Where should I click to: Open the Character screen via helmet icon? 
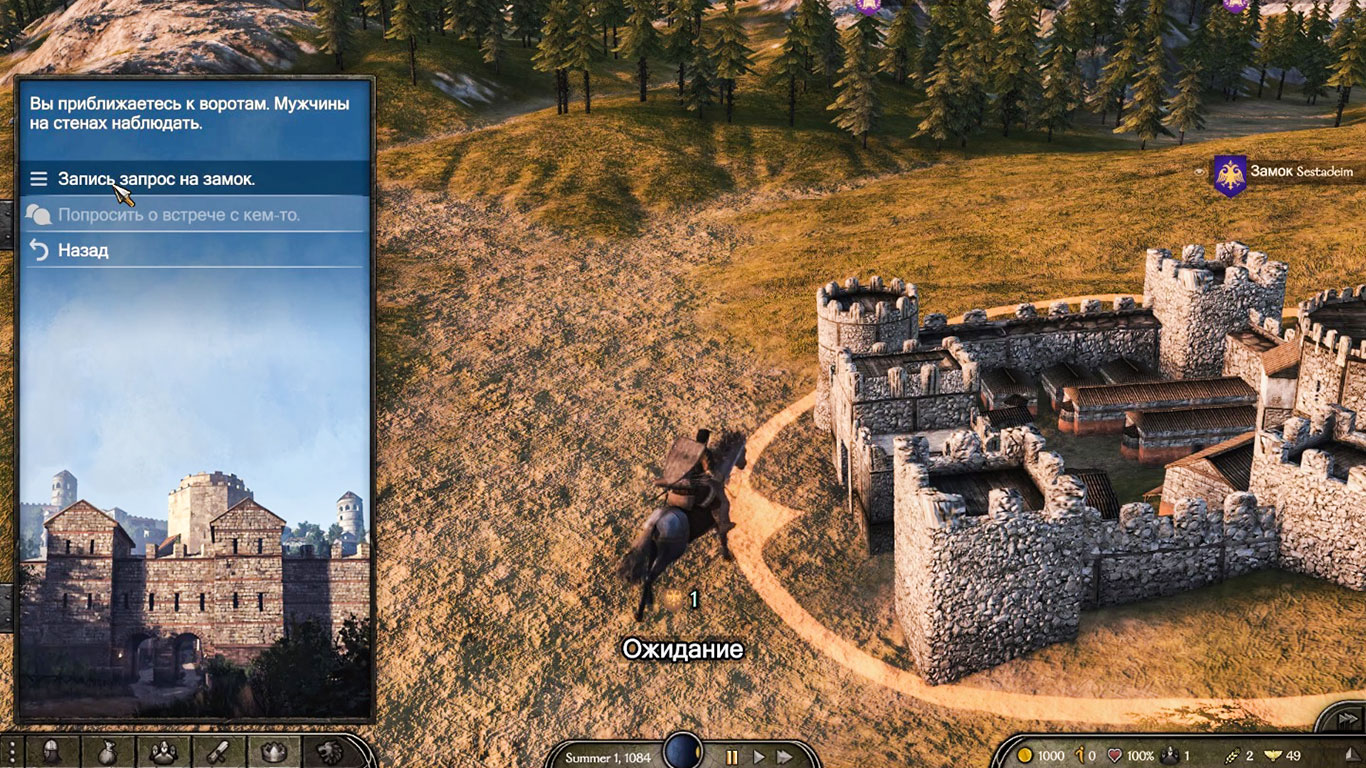pyautogui.click(x=50, y=752)
